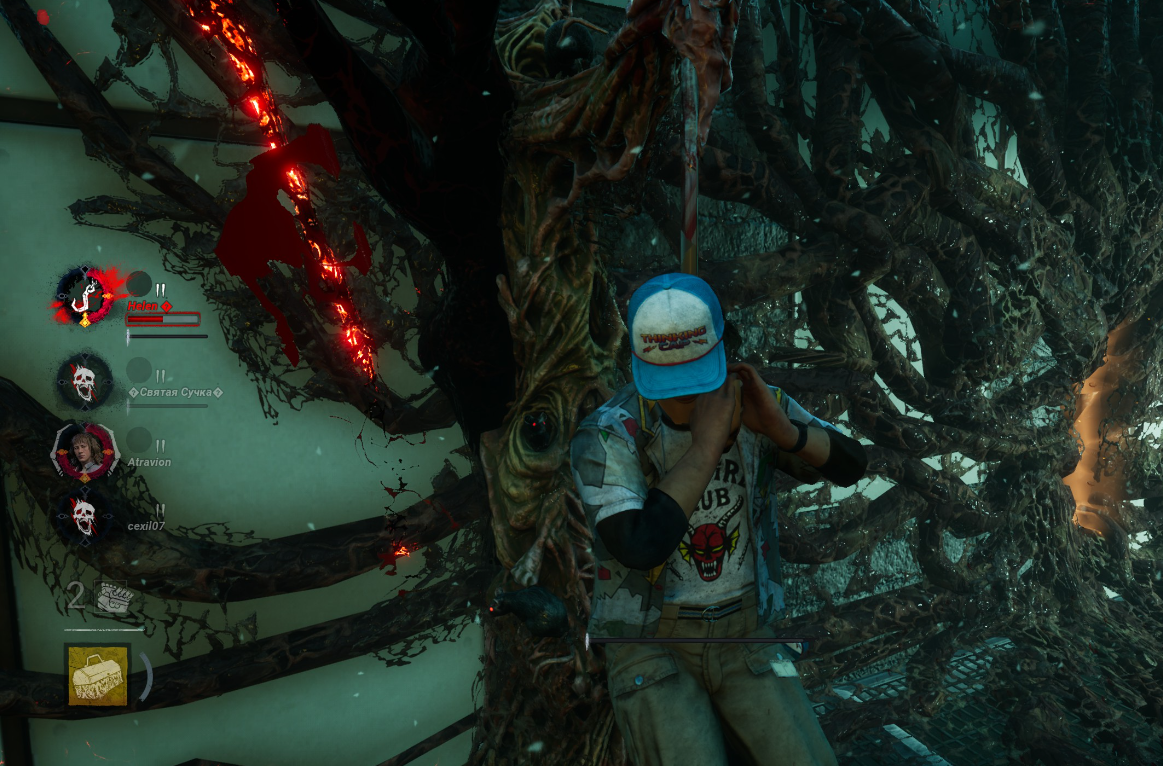
Task: Select Atravion's survivor portrait
Action: (85, 450)
